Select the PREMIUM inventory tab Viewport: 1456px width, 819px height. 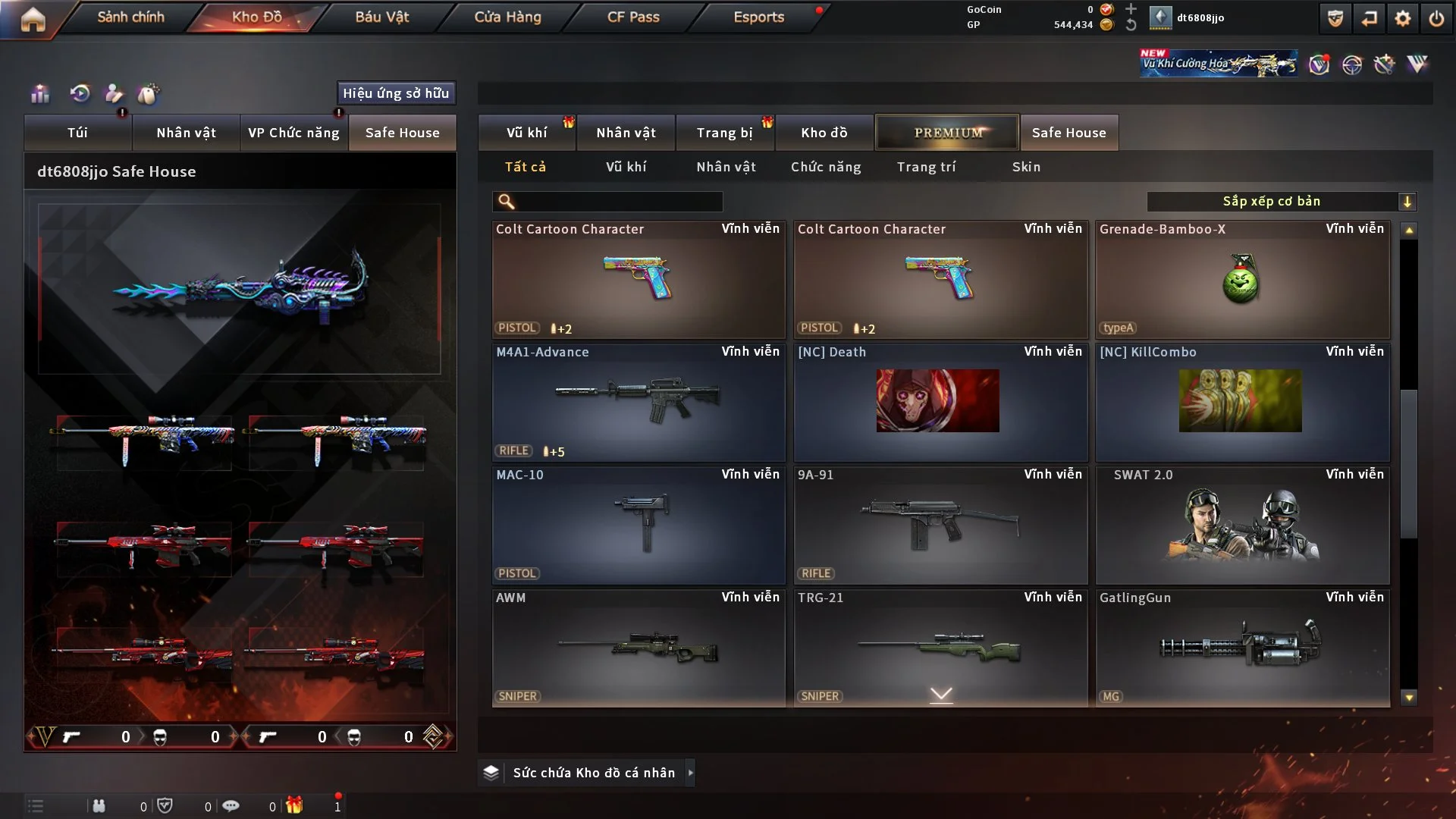coord(947,133)
